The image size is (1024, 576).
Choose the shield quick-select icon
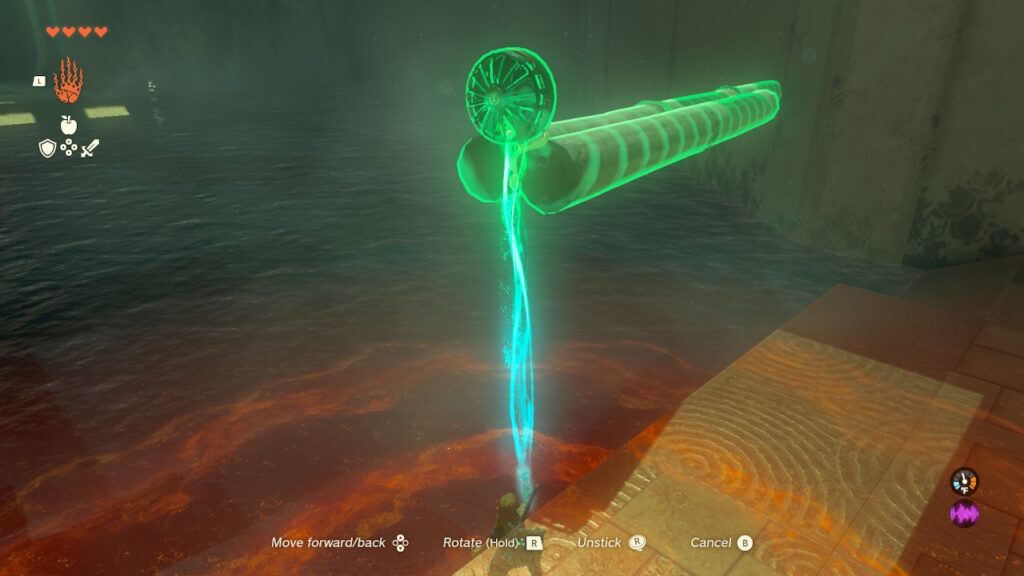pos(46,149)
